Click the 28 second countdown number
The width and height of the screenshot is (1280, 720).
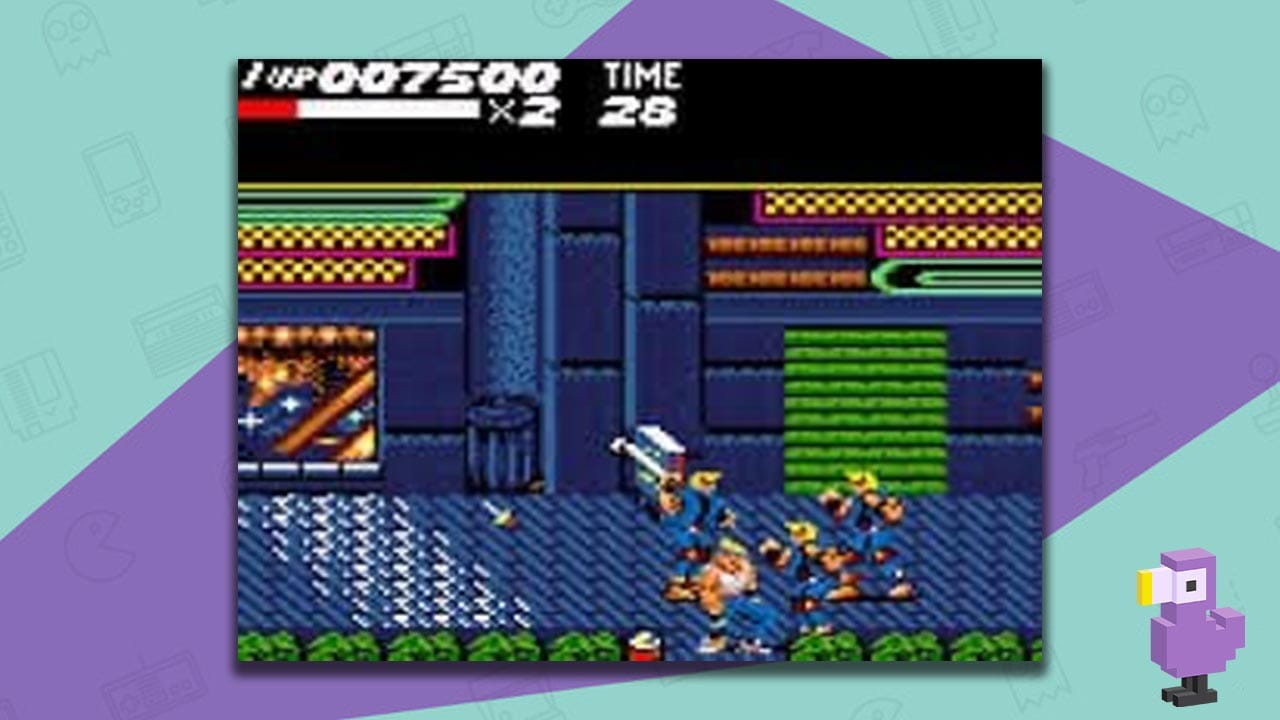[x=640, y=113]
